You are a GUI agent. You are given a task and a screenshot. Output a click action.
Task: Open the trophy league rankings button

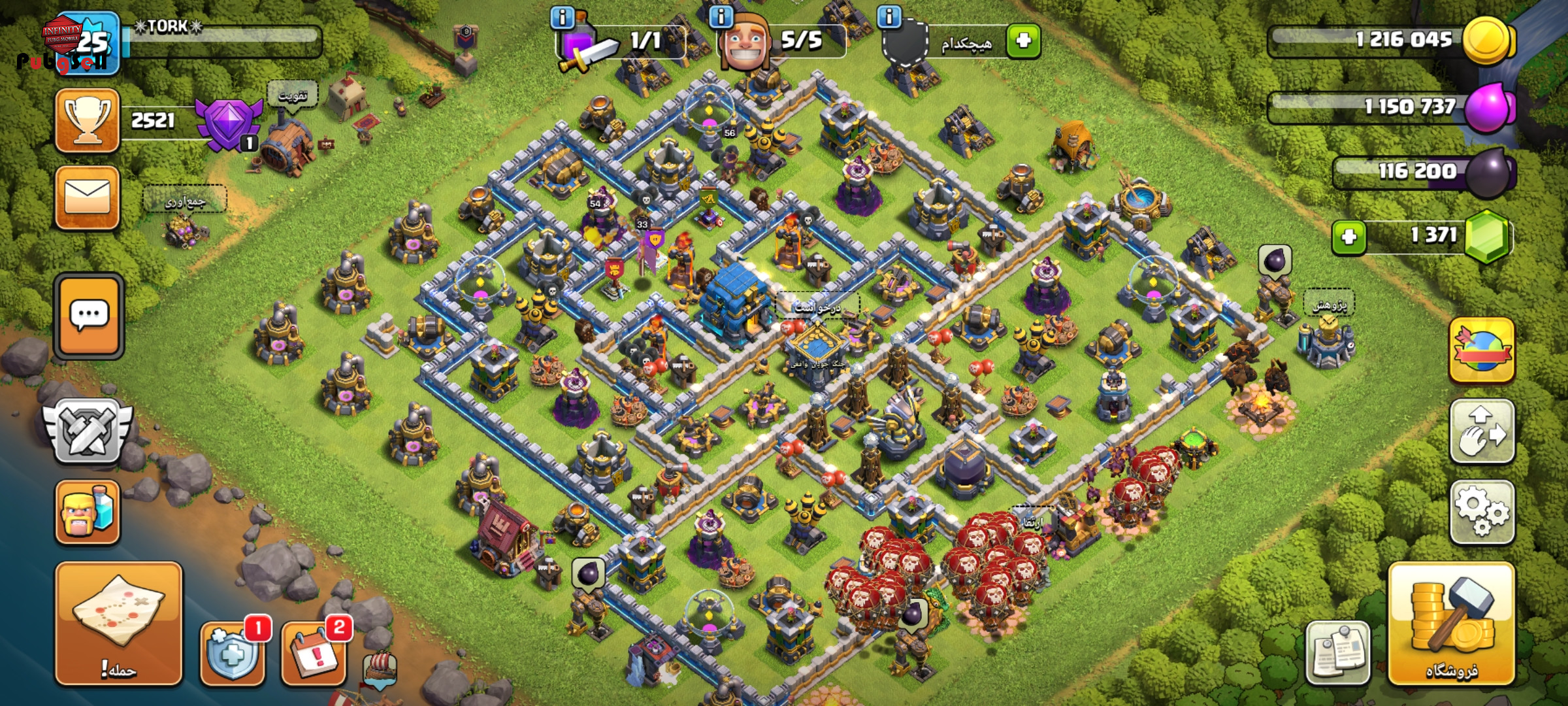click(88, 121)
